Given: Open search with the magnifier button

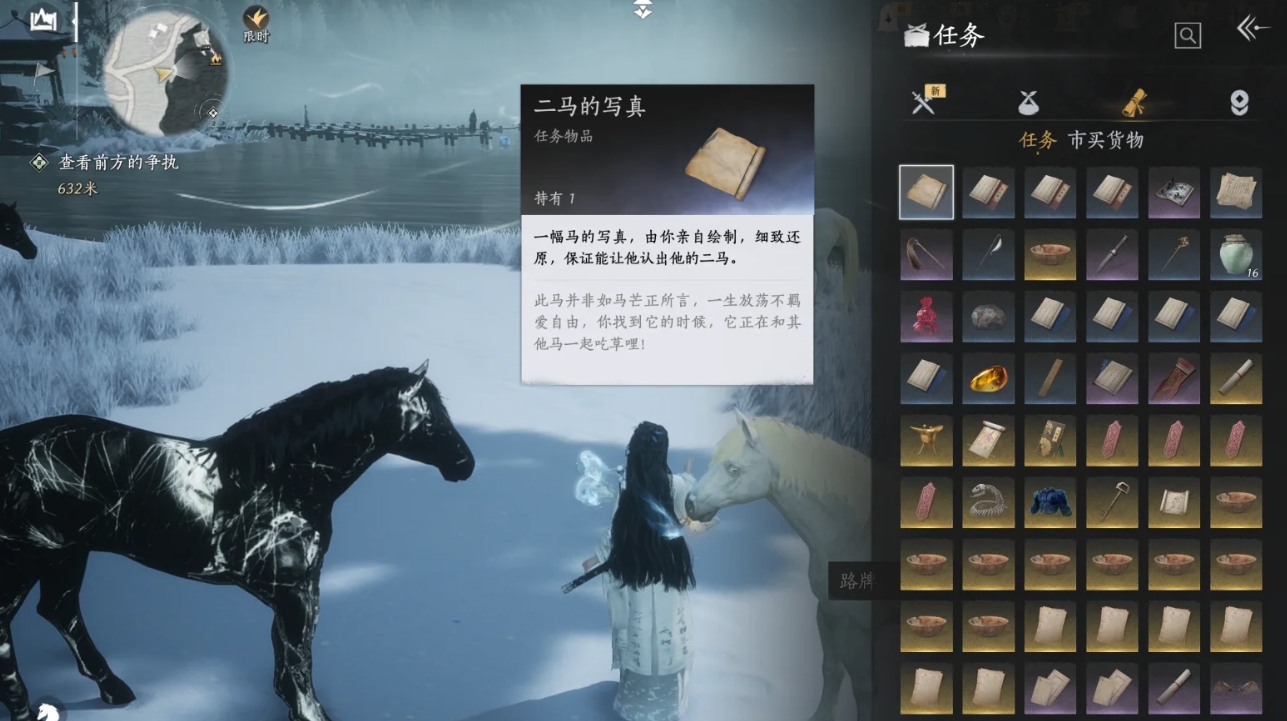Looking at the screenshot, I should click(1186, 37).
